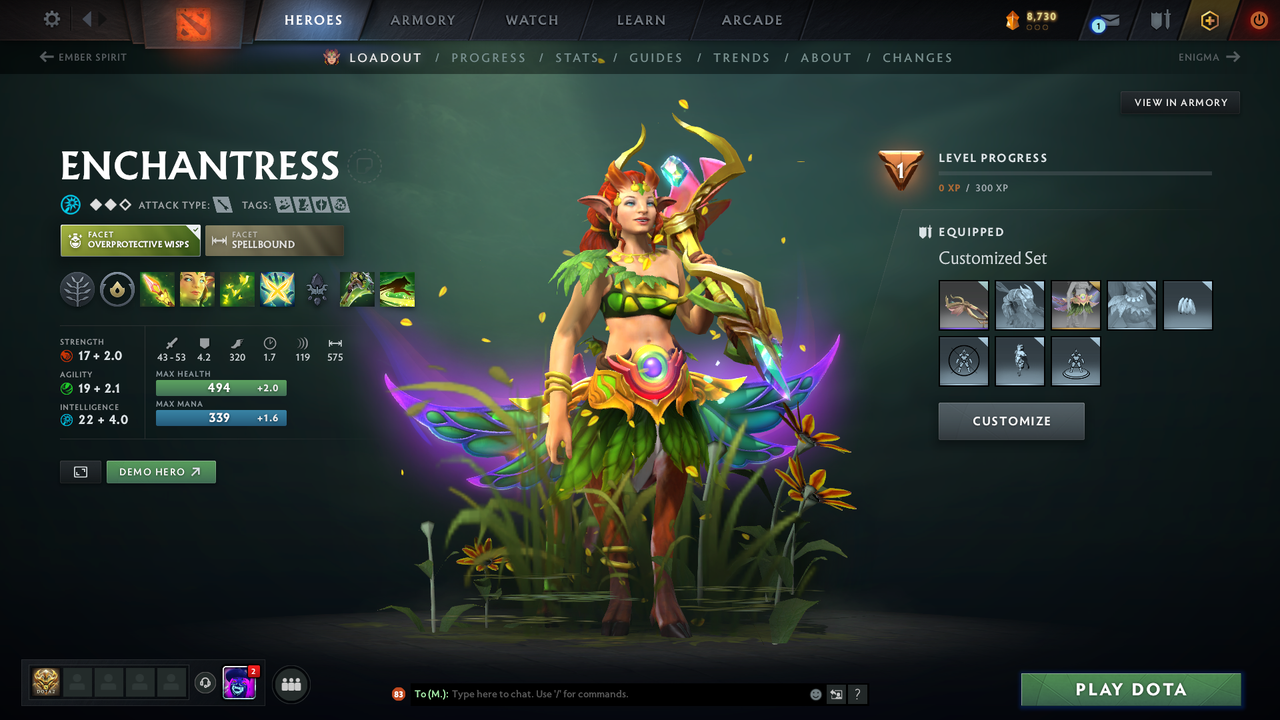Viewport: 1280px width, 720px height.
Task: Click the weapon item thumbnail in Equipped set
Action: point(963,305)
